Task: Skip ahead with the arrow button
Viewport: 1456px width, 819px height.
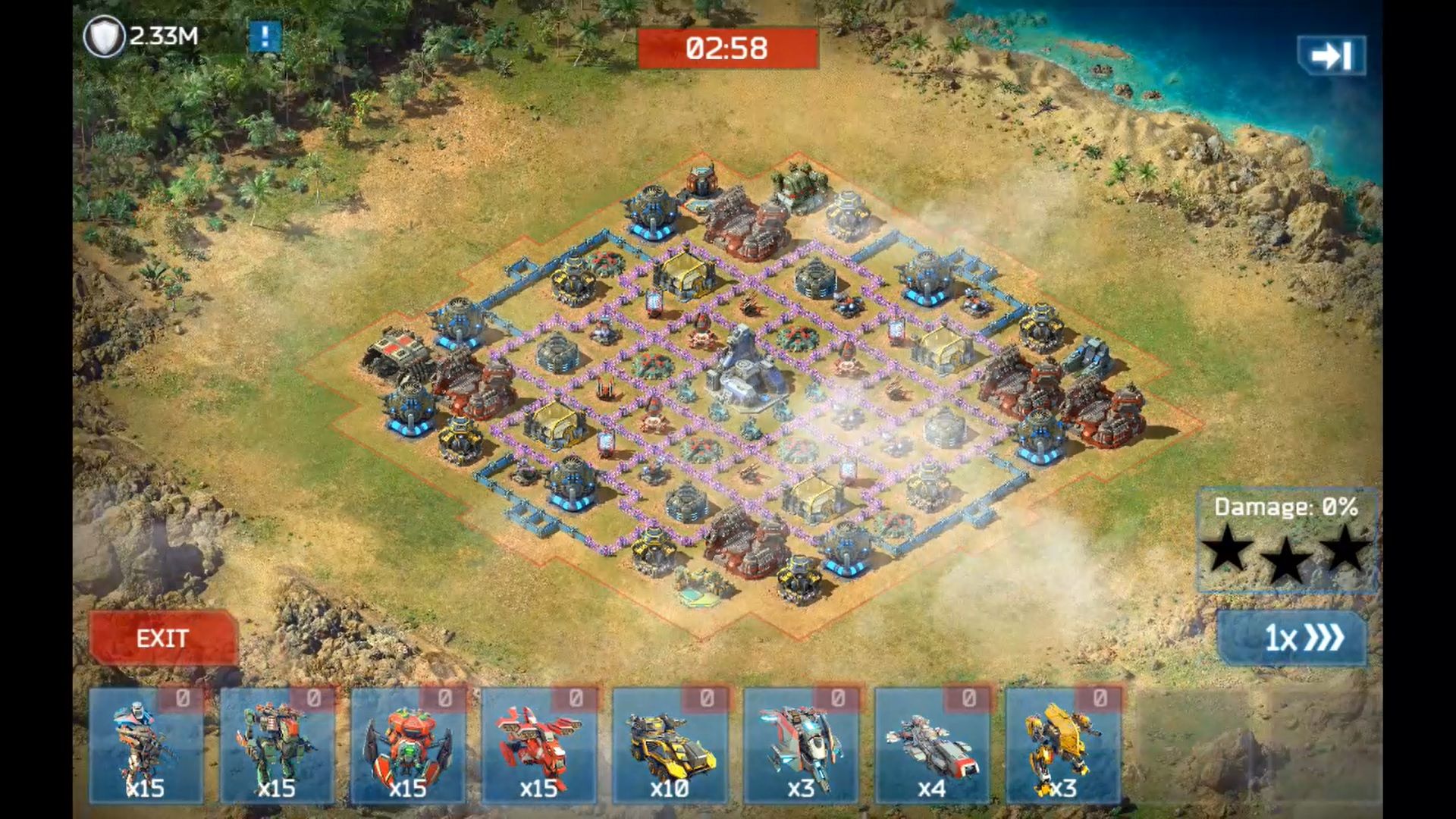Action: coord(1331,55)
